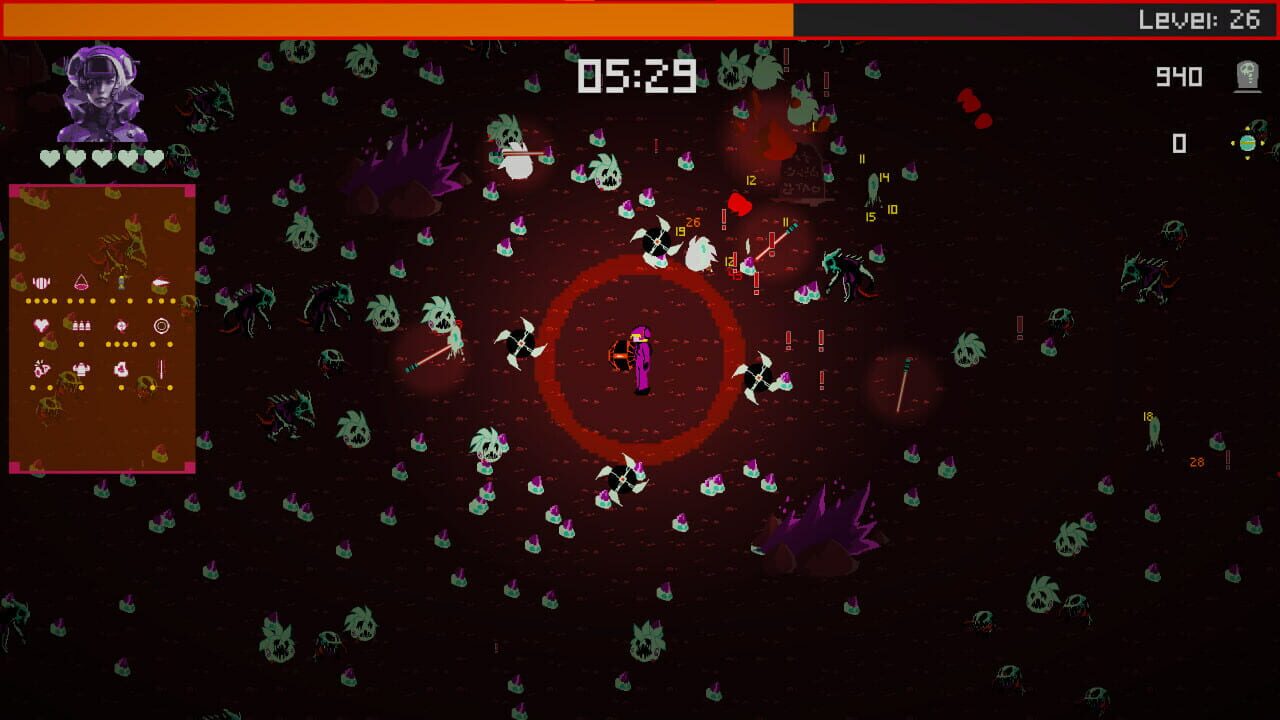Select the crosshair target icon in the stats panel
This screenshot has width=1280, height=720.
(x=121, y=325)
